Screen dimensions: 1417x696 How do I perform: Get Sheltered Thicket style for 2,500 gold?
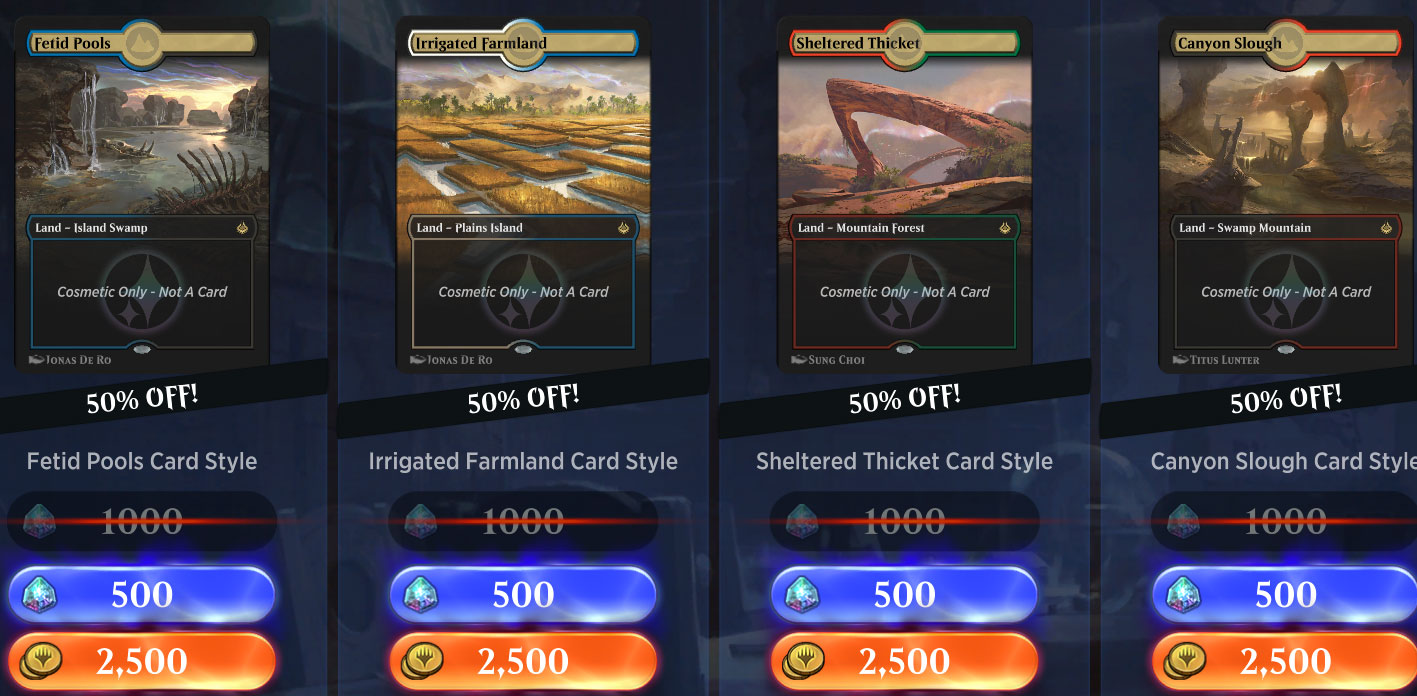click(904, 661)
